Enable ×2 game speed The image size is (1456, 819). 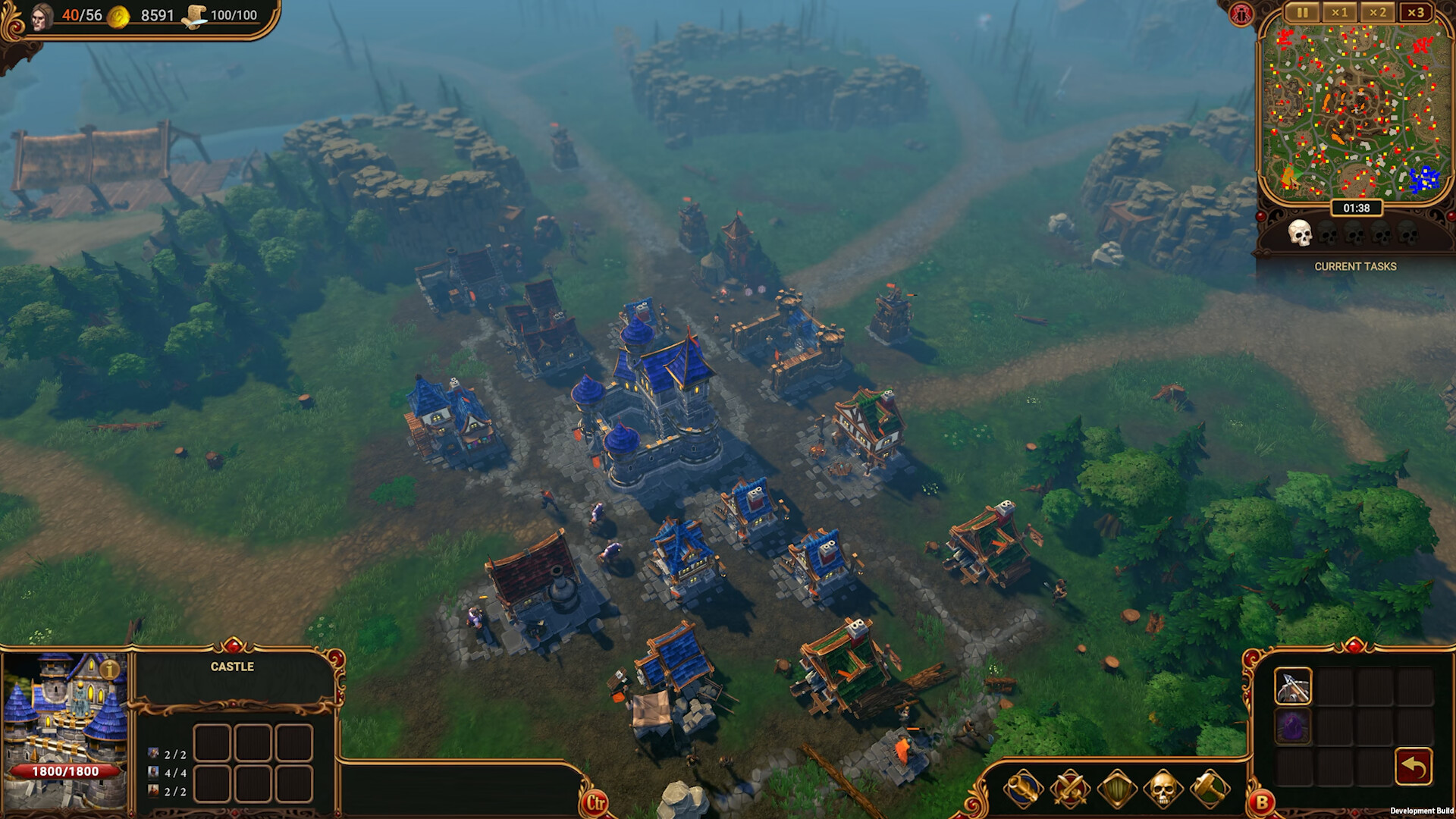click(x=1379, y=12)
